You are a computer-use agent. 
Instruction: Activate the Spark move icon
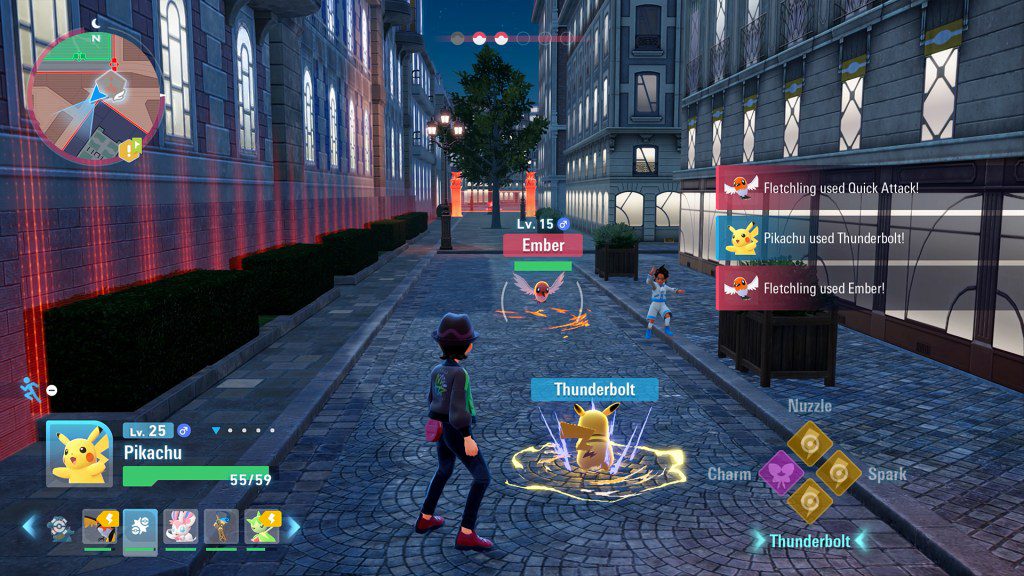[x=838, y=472]
